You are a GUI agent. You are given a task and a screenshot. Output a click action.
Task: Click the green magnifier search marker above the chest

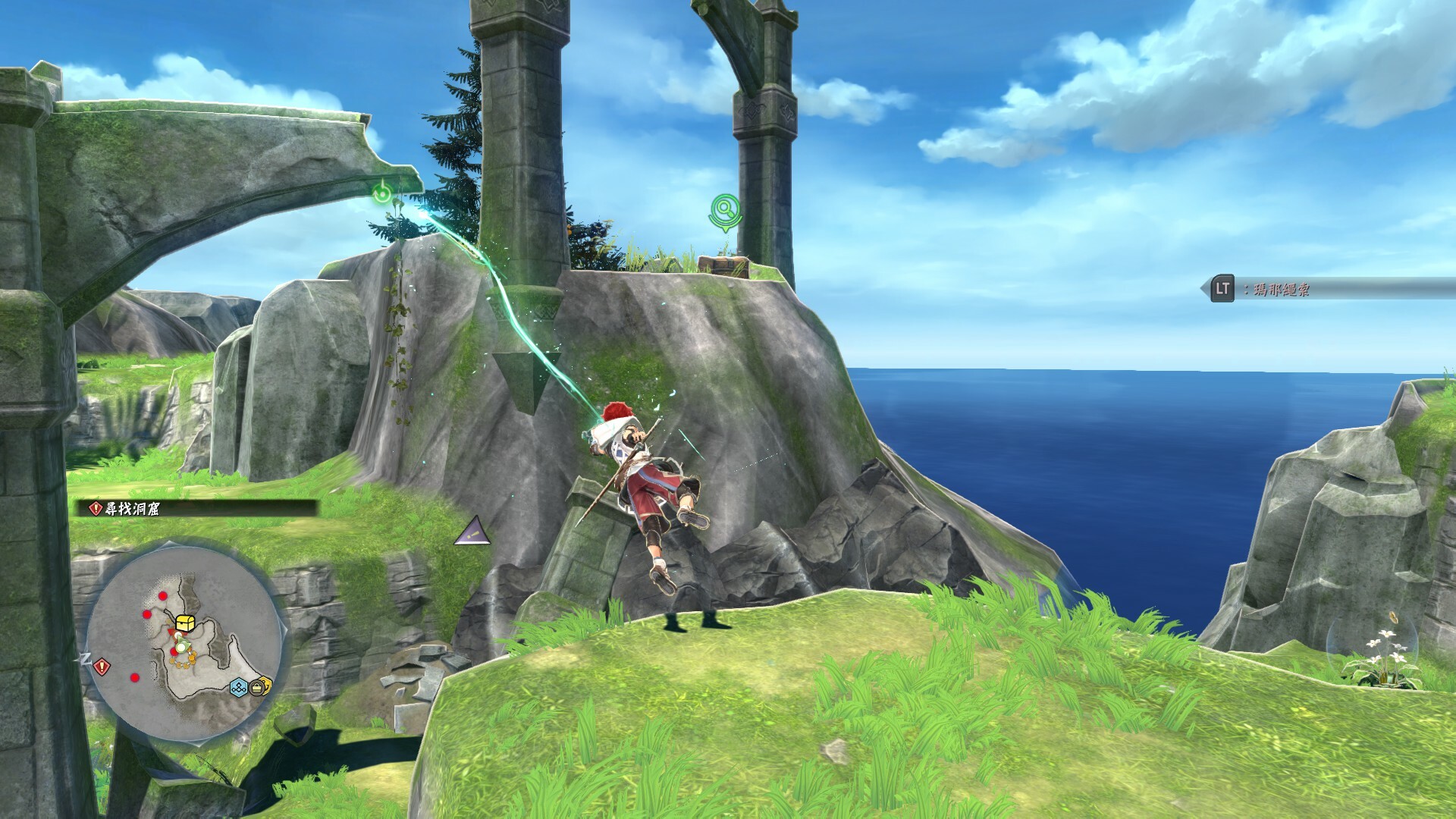pos(726,209)
